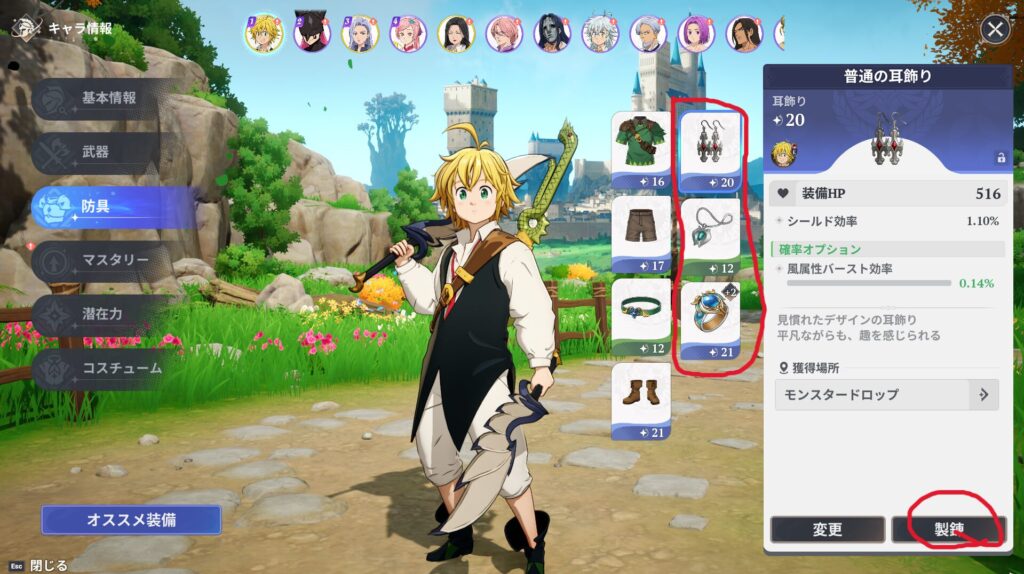The height and width of the screenshot is (574, 1024).
Task: Open the 基本情報 menu tab
Action: pos(108,98)
